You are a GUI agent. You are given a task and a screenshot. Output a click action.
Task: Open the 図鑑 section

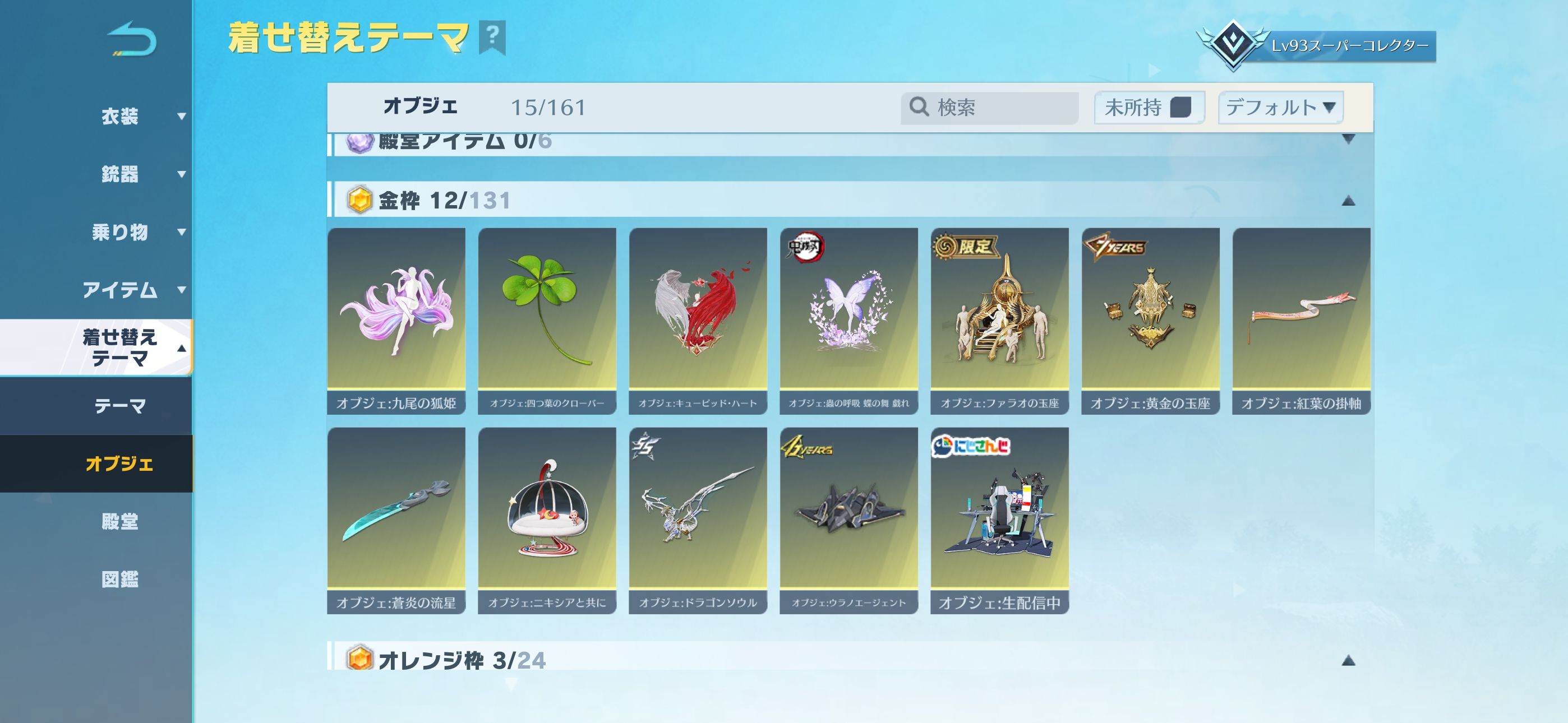(x=120, y=579)
